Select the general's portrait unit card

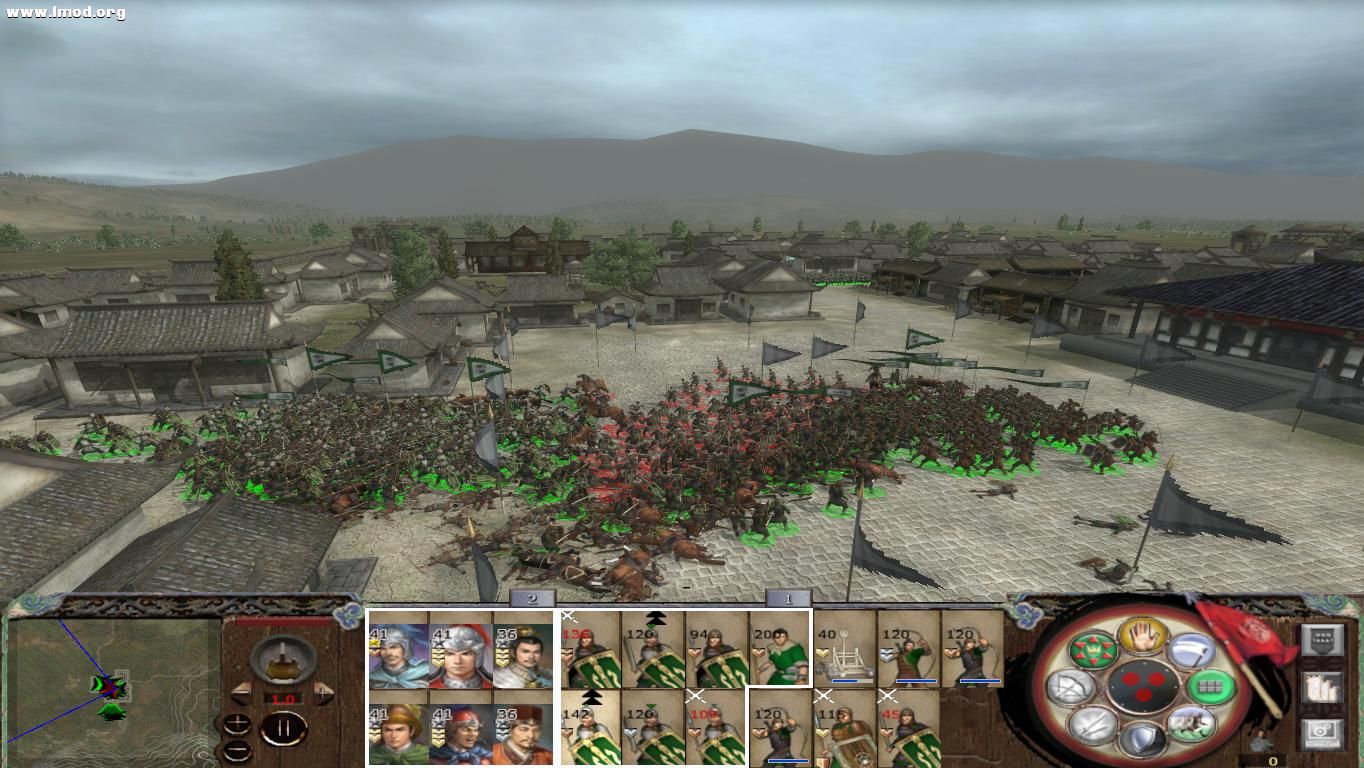pyautogui.click(x=400, y=655)
